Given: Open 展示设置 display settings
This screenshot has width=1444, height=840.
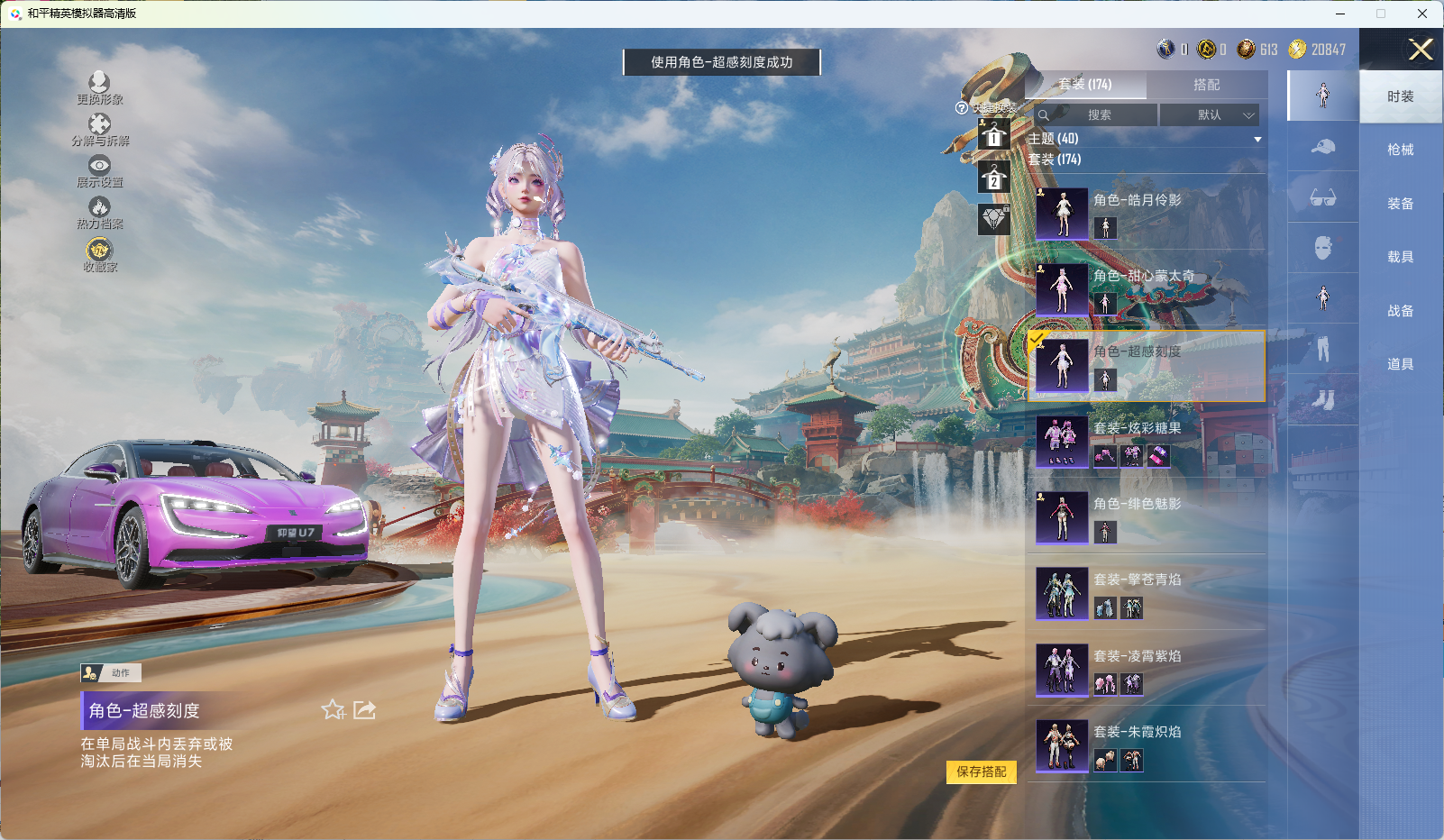Looking at the screenshot, I should (x=99, y=171).
